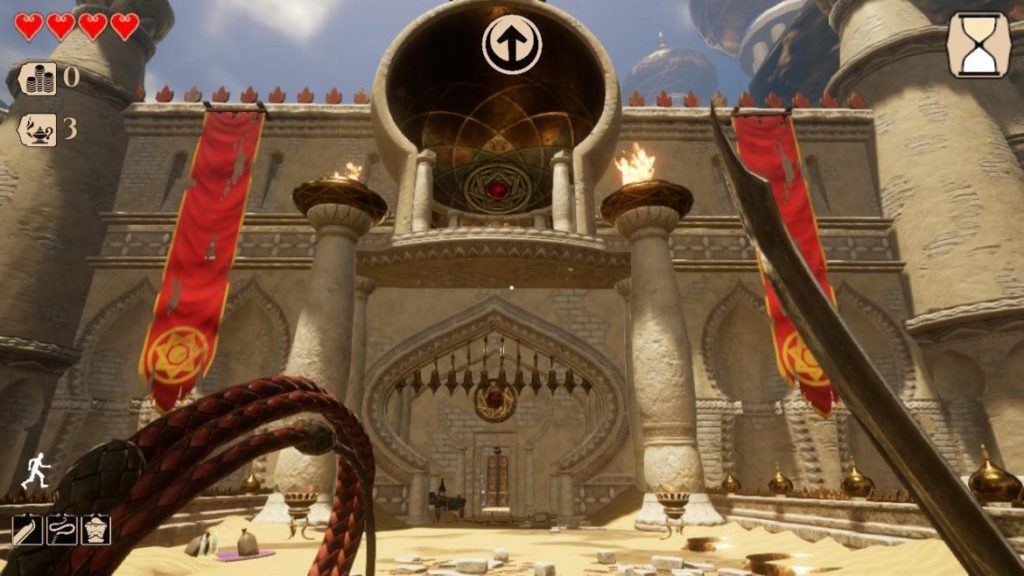
Task: Select the scimitar sword slot
Action: (27, 529)
